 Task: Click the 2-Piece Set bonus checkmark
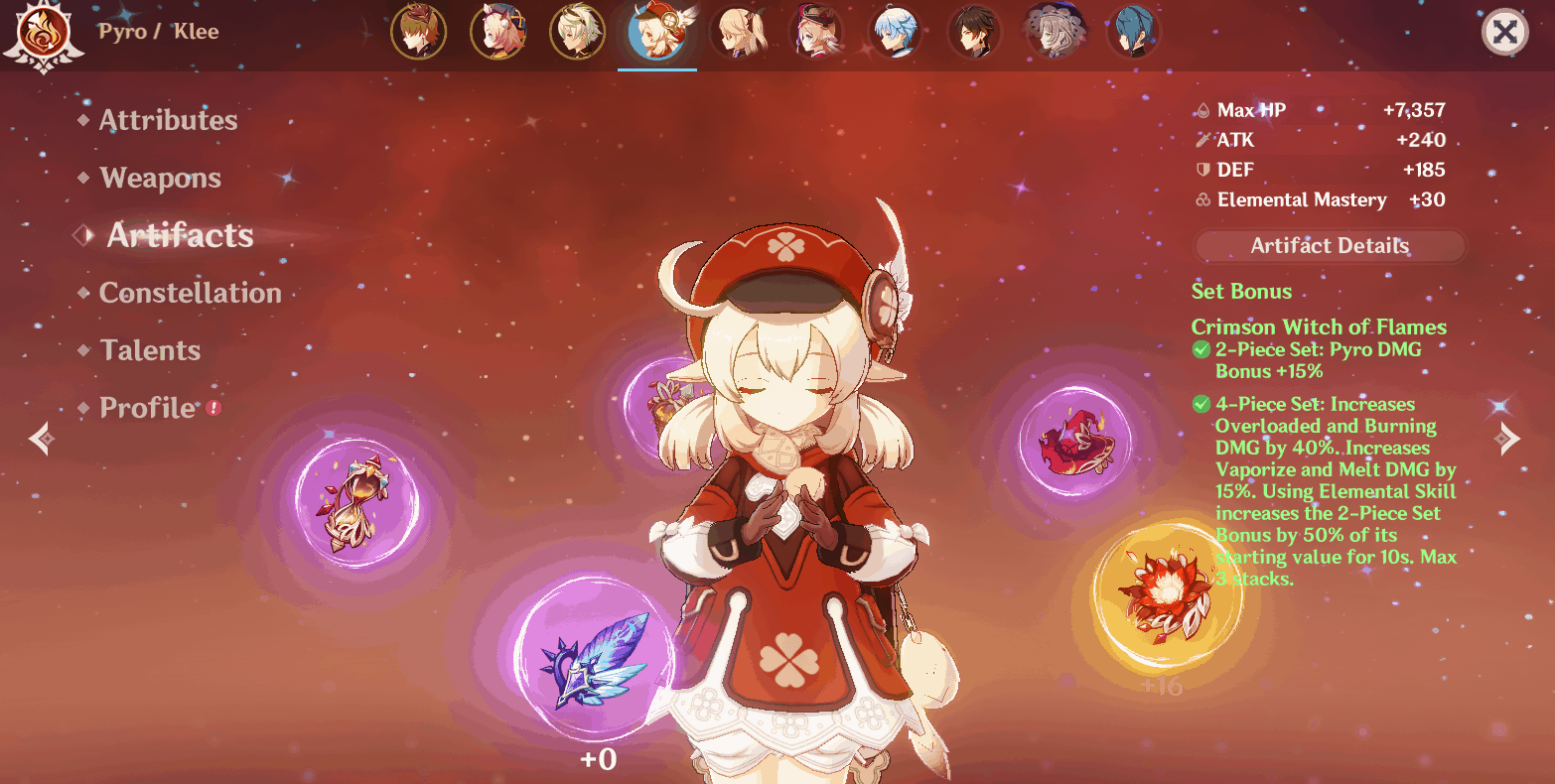[1201, 348]
